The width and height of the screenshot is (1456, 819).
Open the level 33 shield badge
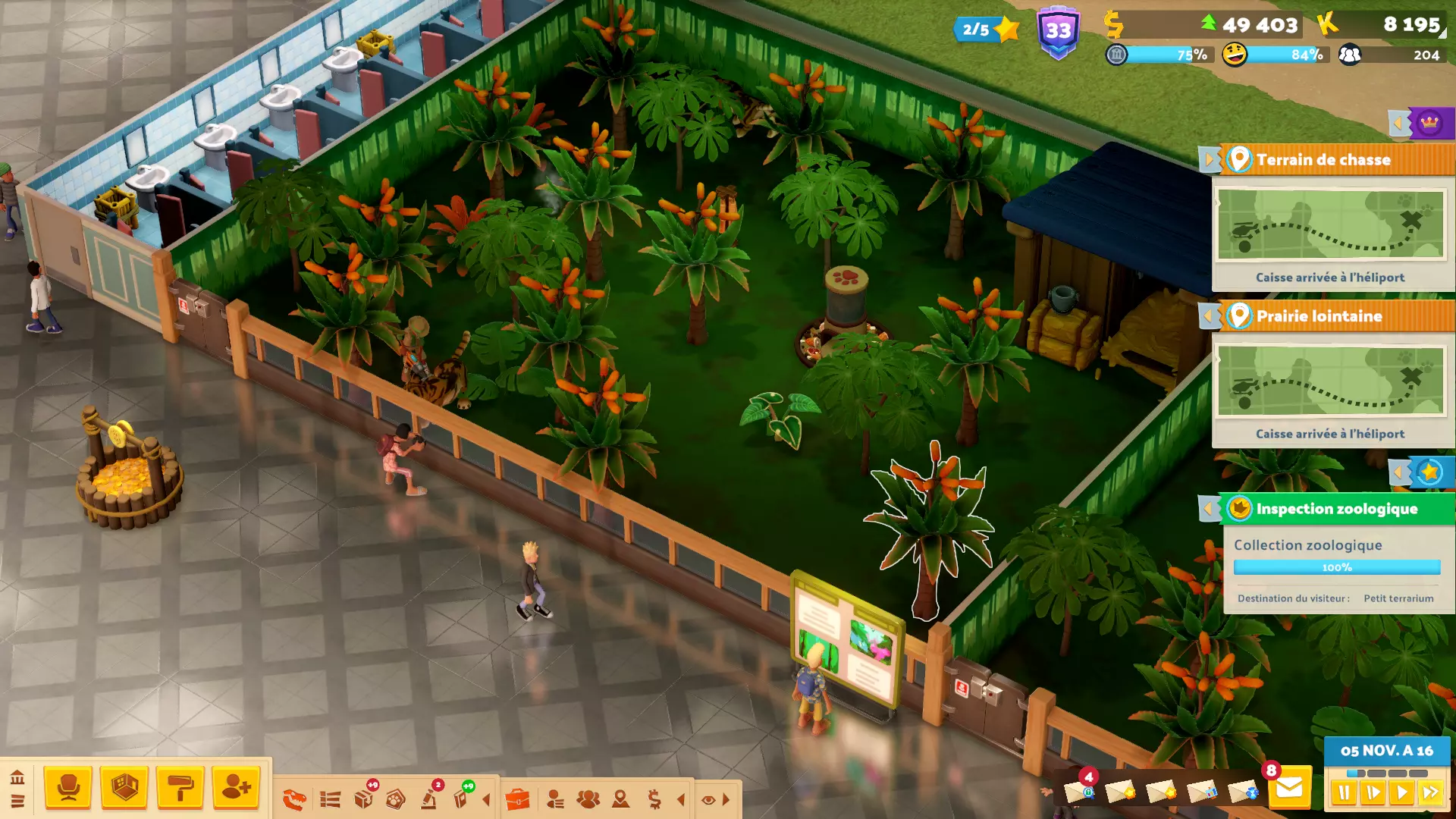tap(1059, 32)
